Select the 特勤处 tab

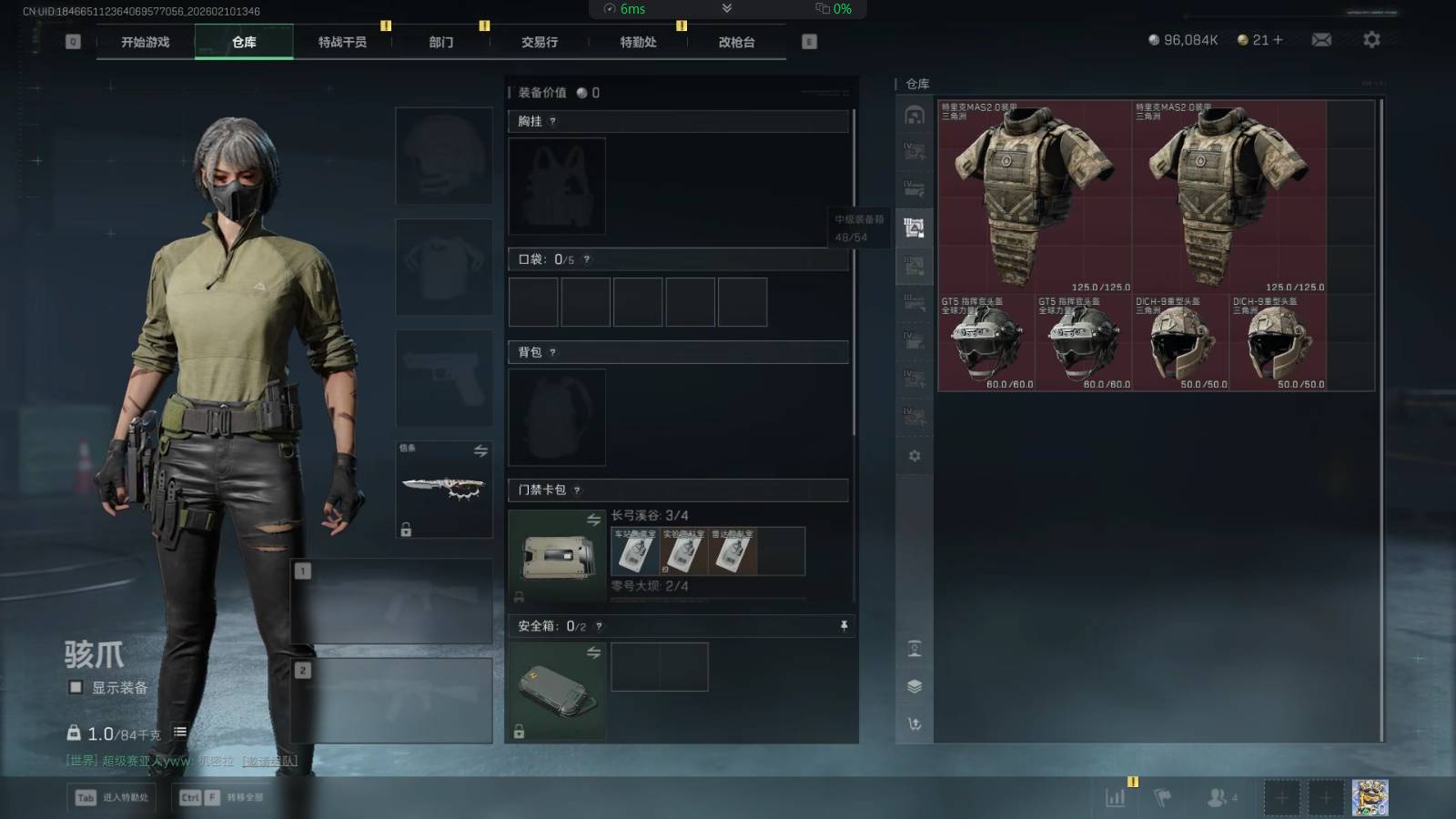pyautogui.click(x=638, y=42)
